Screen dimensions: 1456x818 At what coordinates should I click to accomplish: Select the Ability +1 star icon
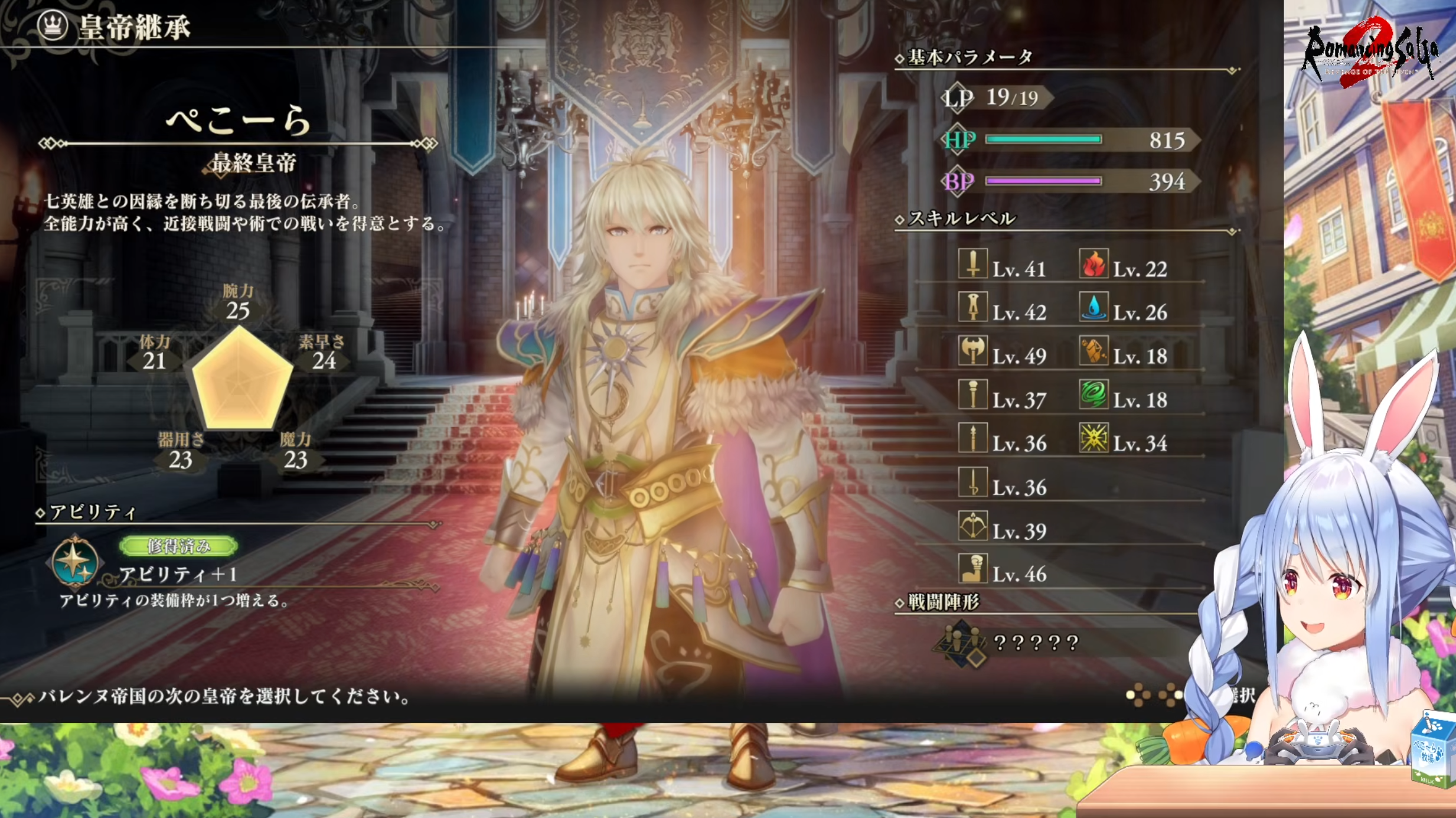74,561
